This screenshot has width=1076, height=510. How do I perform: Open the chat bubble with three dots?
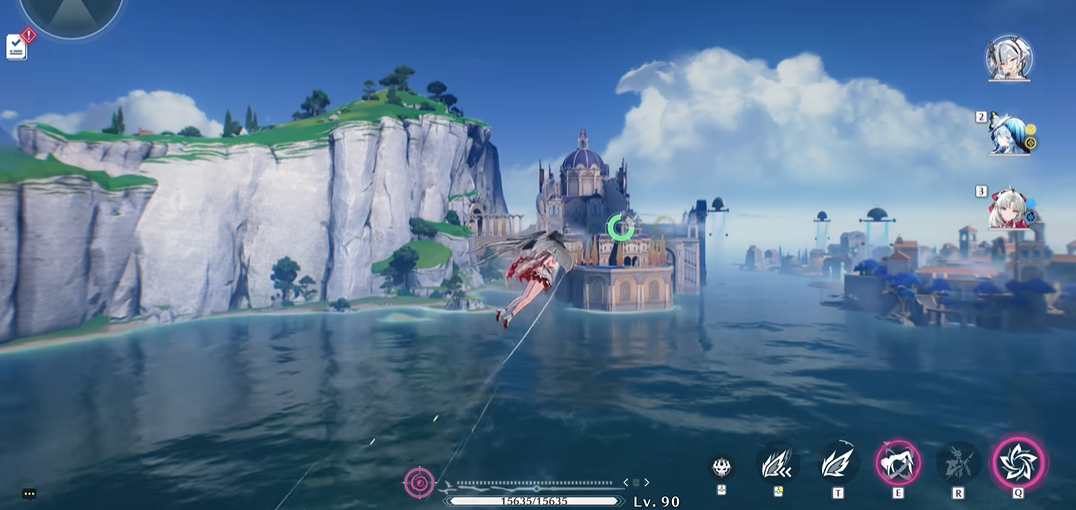coord(28,493)
